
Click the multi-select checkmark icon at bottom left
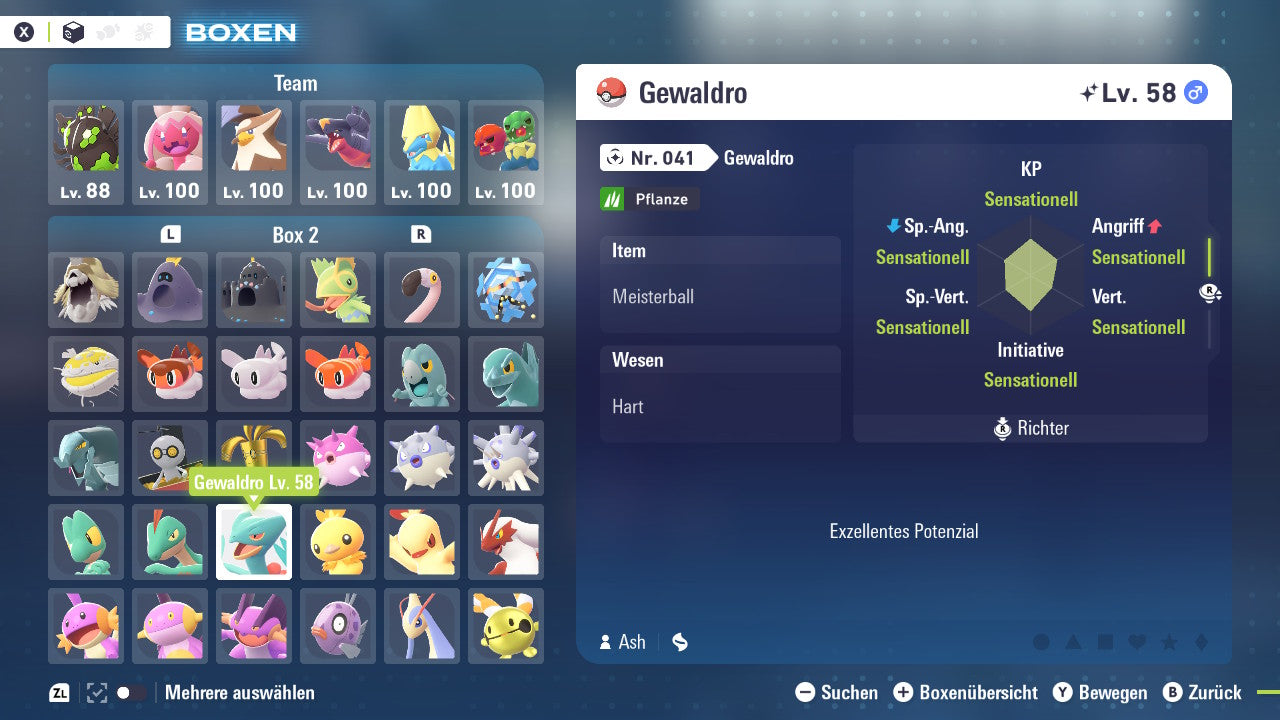click(x=95, y=691)
